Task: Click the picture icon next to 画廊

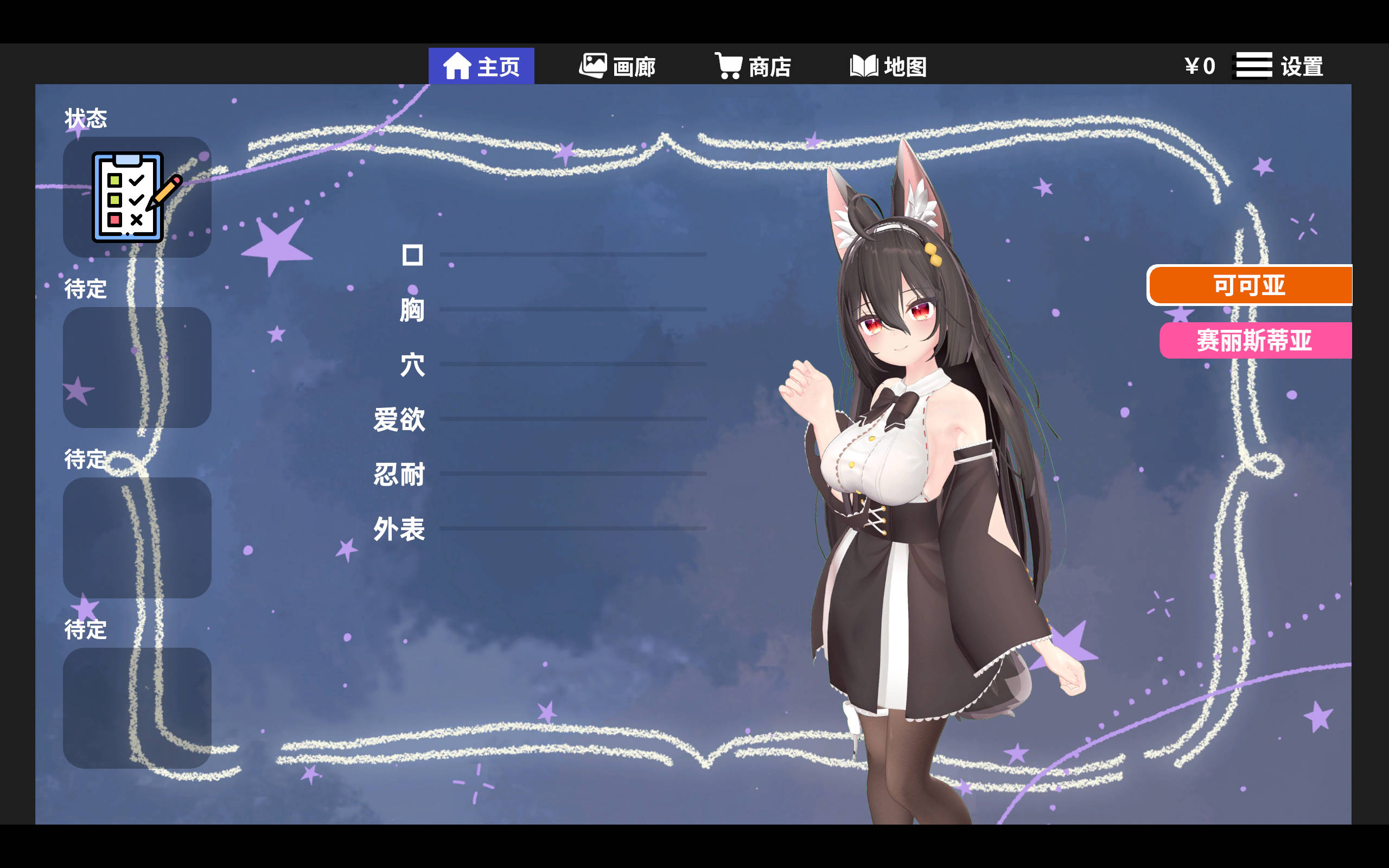Action: [x=594, y=65]
